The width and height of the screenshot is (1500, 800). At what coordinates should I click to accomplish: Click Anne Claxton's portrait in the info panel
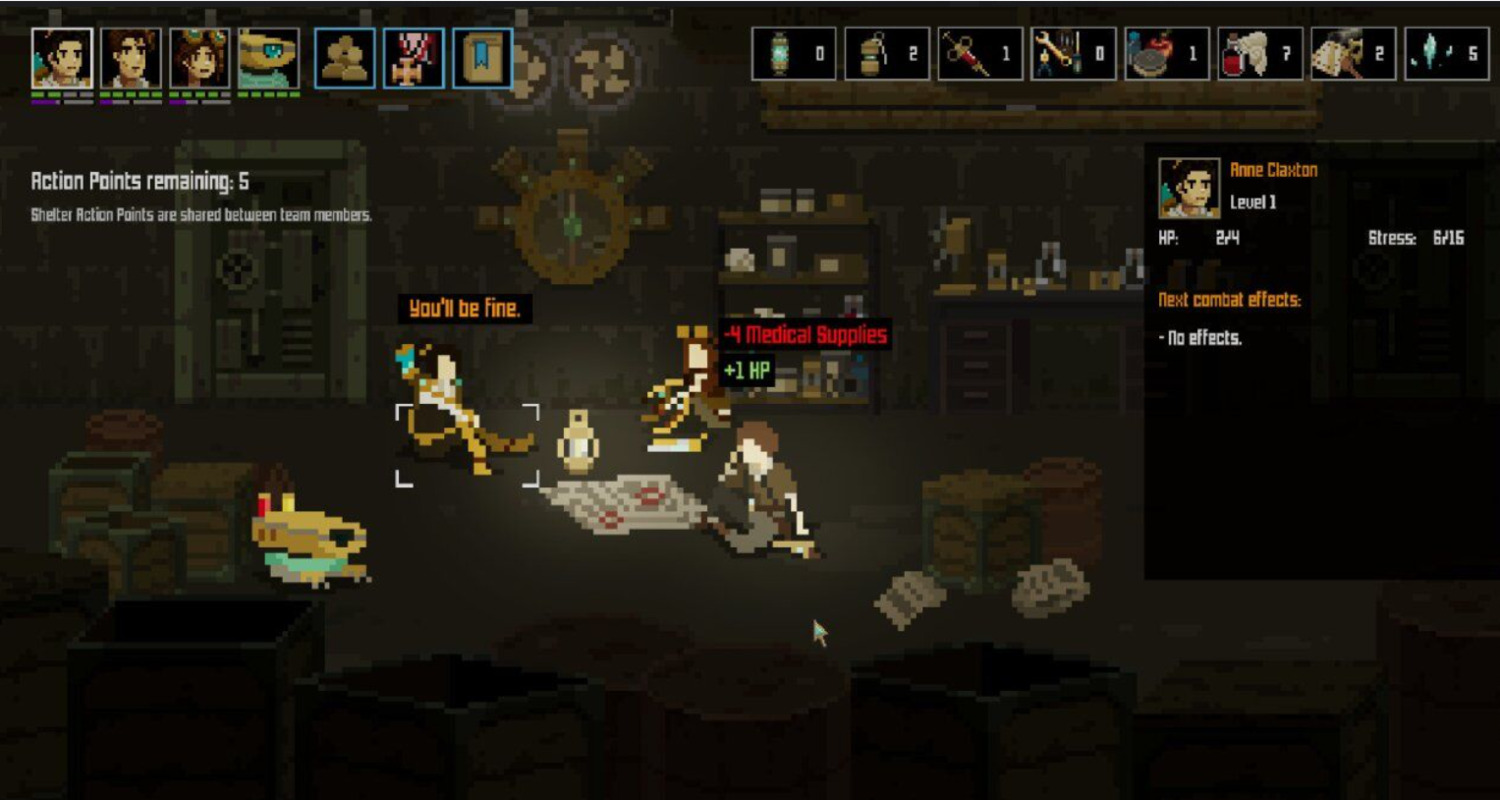1189,187
